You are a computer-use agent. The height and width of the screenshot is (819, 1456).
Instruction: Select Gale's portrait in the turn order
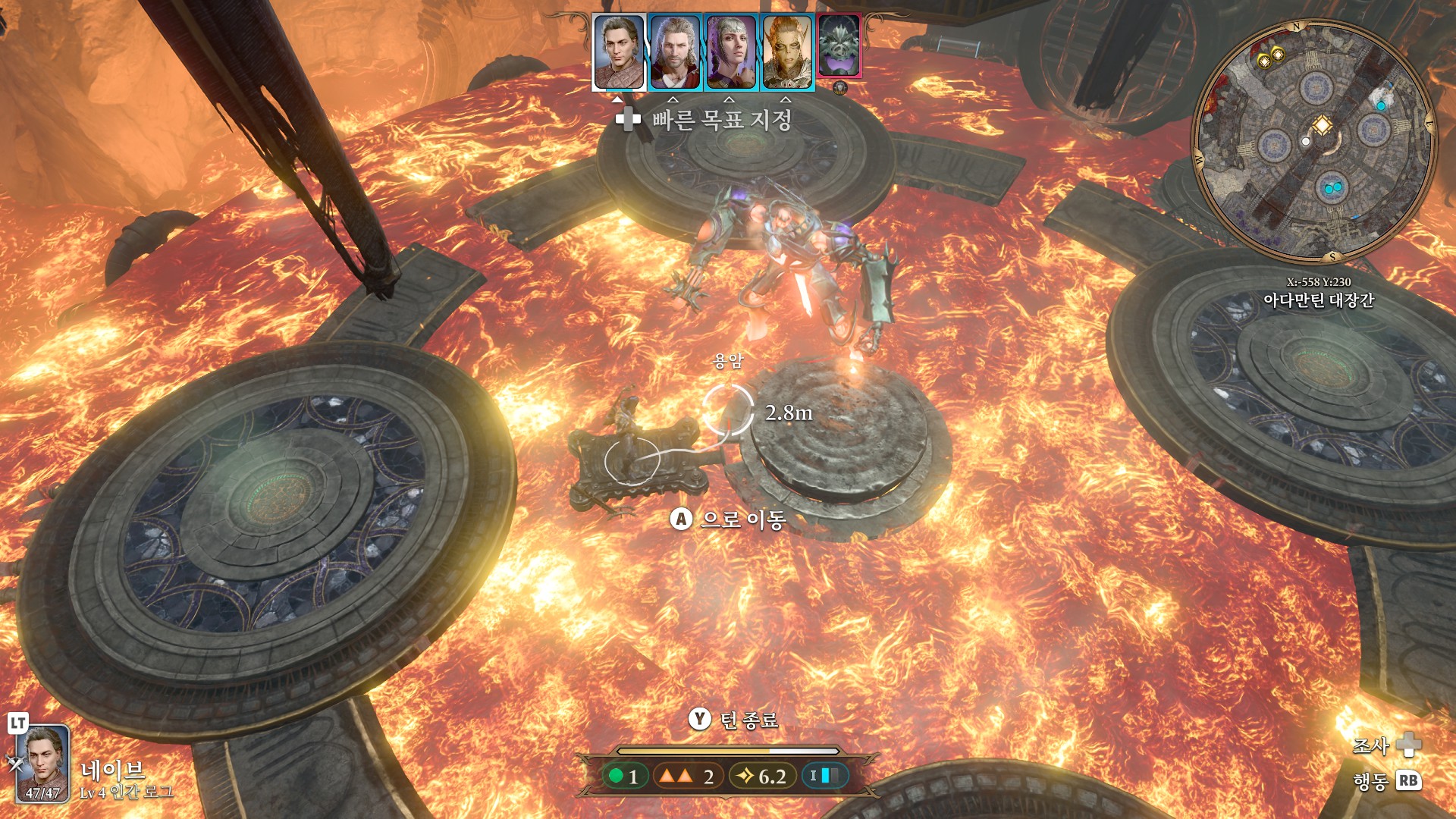(x=675, y=52)
